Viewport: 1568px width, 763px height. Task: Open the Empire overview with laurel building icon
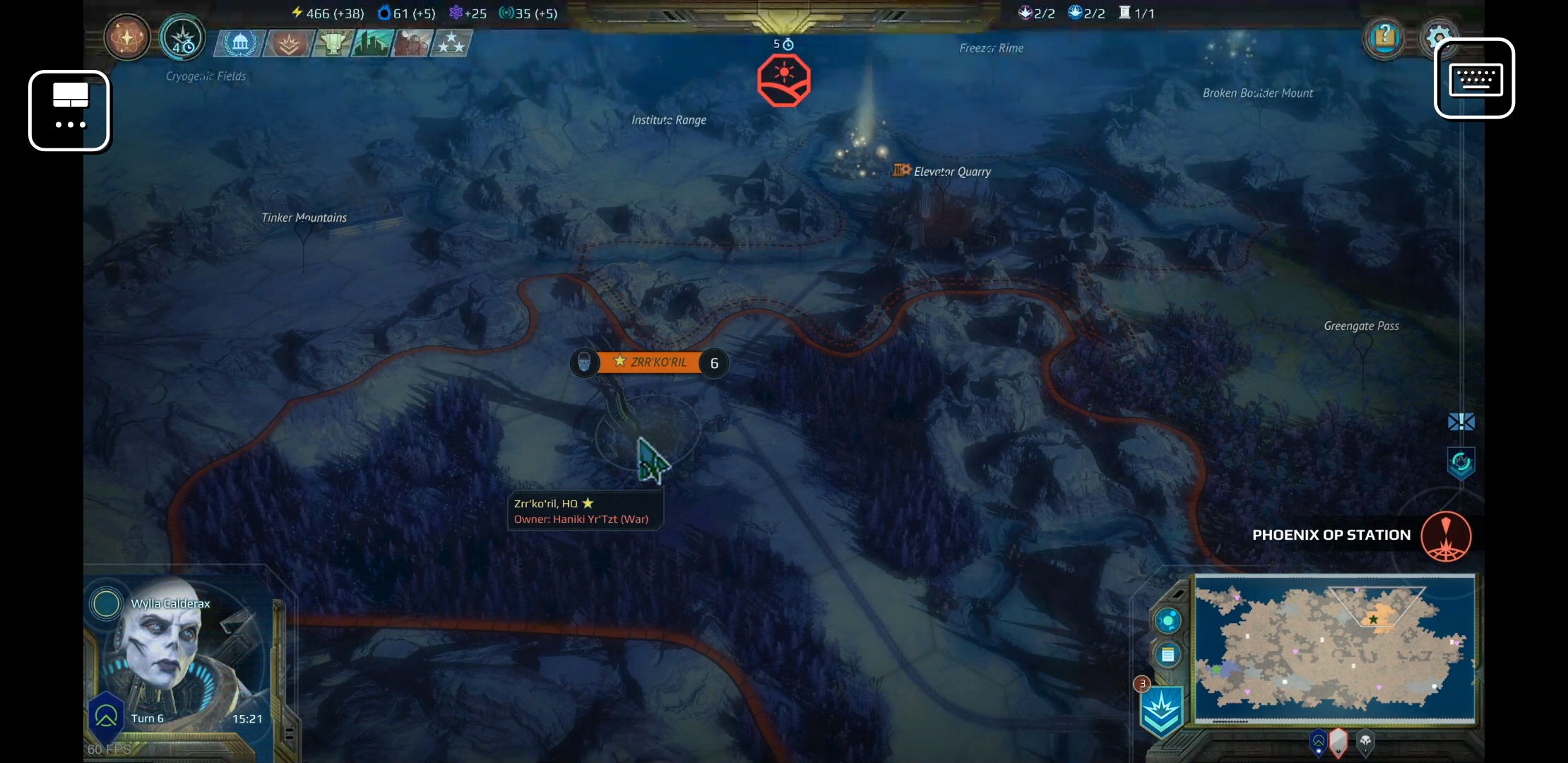(x=238, y=43)
